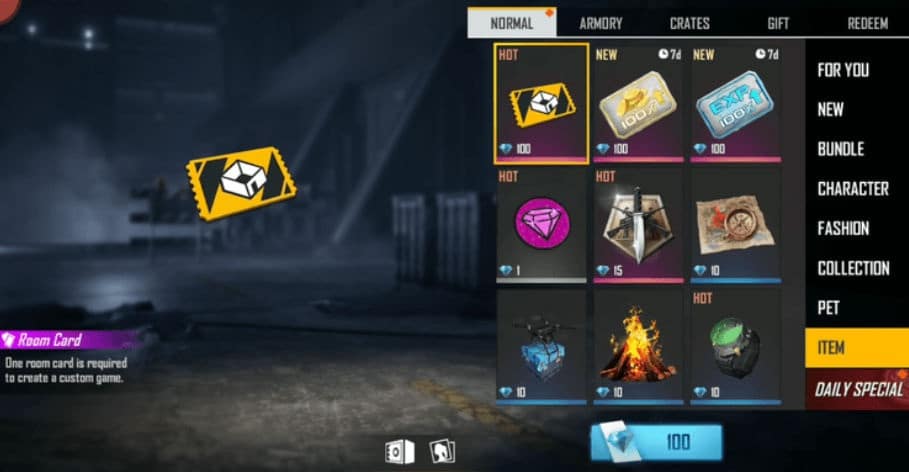Select the Room Card item tile
The height and width of the screenshot is (472, 909).
click(541, 103)
